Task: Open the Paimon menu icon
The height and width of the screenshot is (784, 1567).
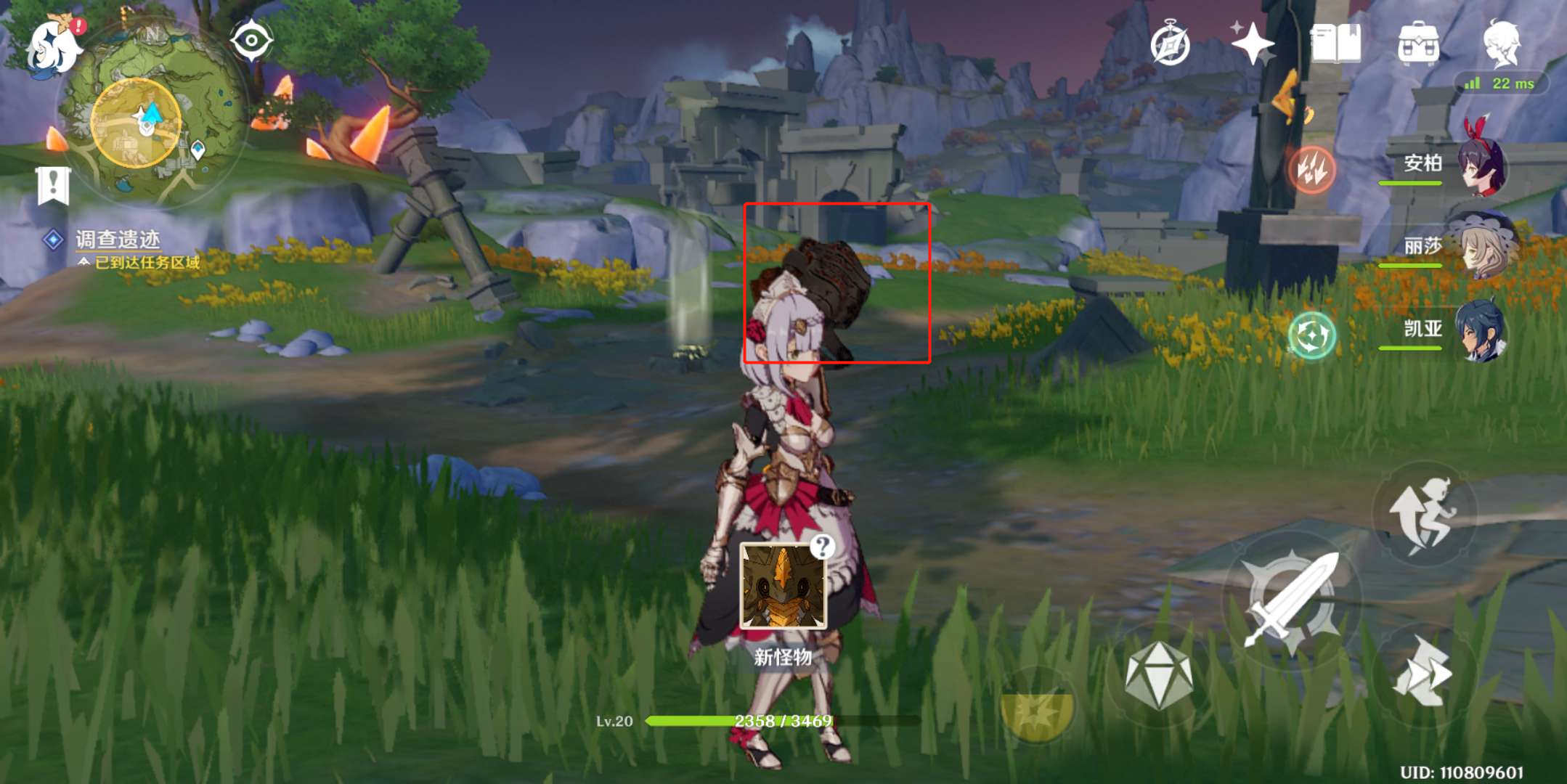Action: coord(52,45)
